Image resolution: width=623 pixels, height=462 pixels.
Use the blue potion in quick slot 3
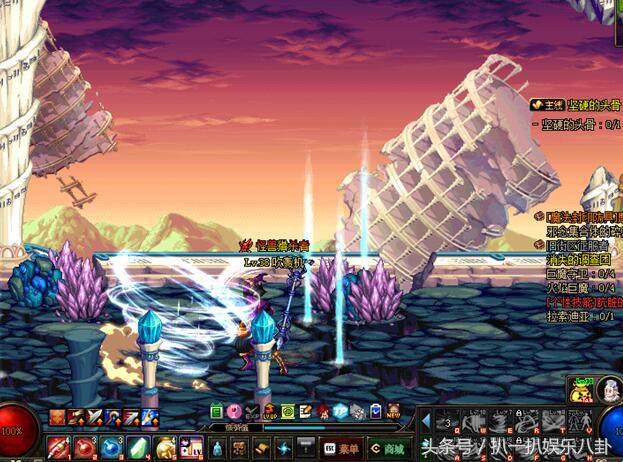[x=110, y=446]
